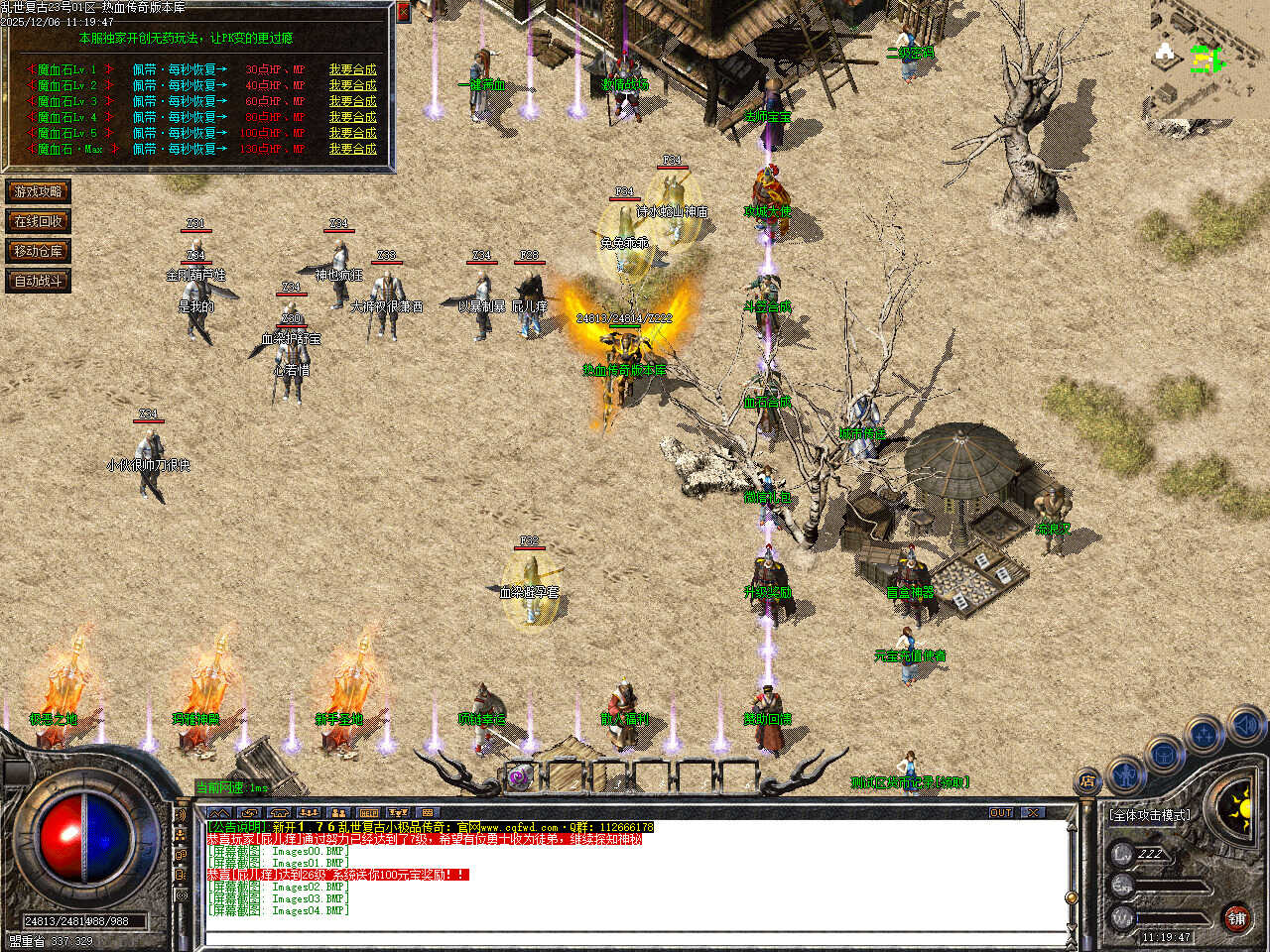The image size is (1270, 952).
Task: Choose 我要合成 for 魔血石 Lv.3
Action: point(352,101)
